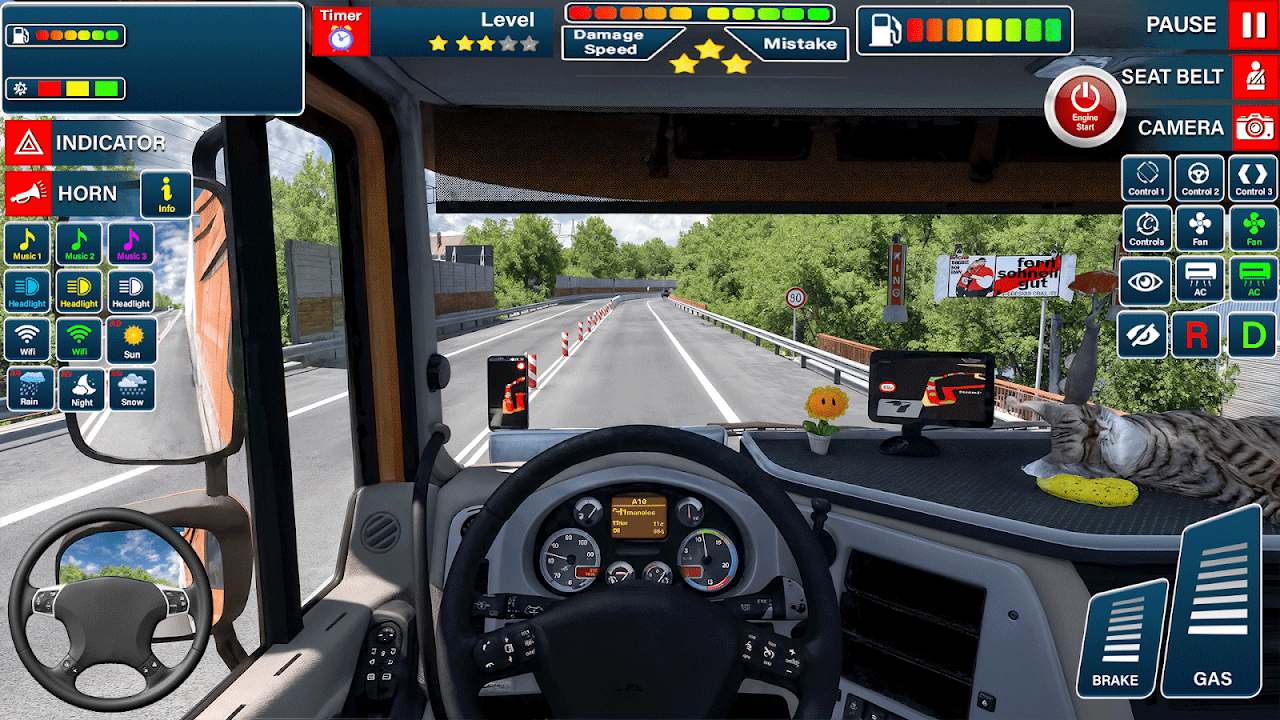Play Music 1 track
The width and height of the screenshot is (1280, 720).
[28, 244]
